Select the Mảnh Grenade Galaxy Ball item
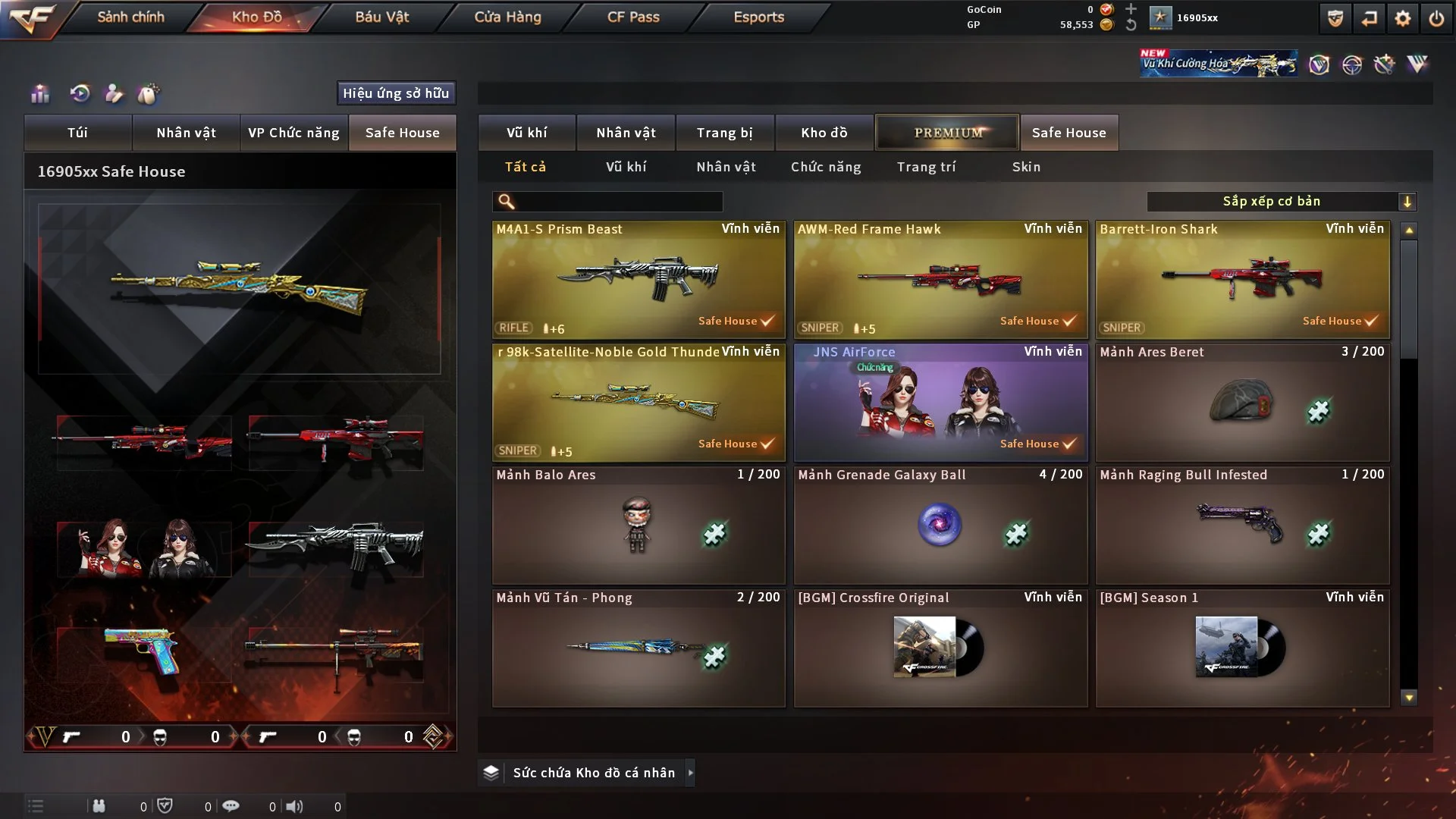 [x=940, y=525]
